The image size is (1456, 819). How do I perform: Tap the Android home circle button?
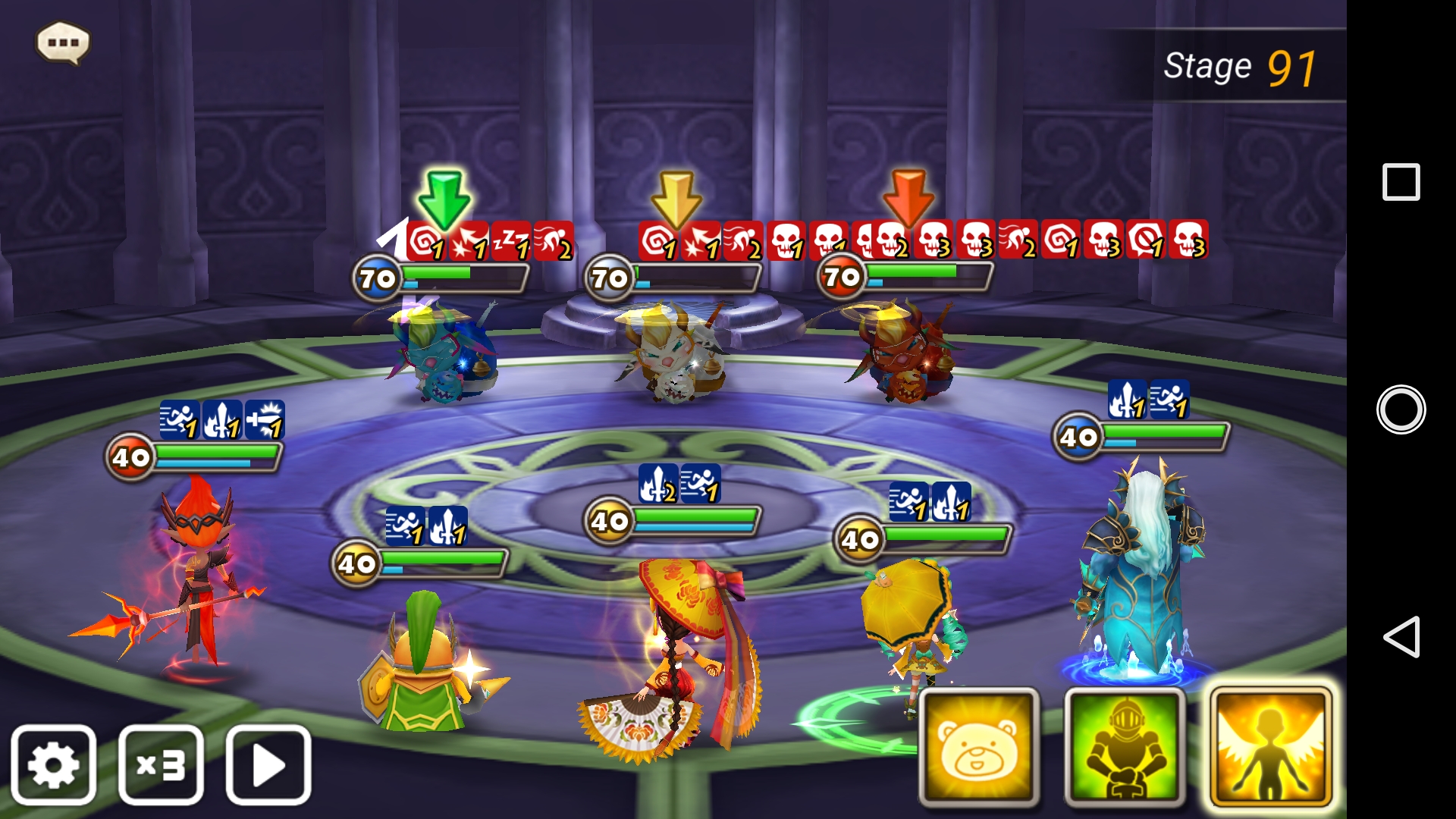(x=1401, y=409)
